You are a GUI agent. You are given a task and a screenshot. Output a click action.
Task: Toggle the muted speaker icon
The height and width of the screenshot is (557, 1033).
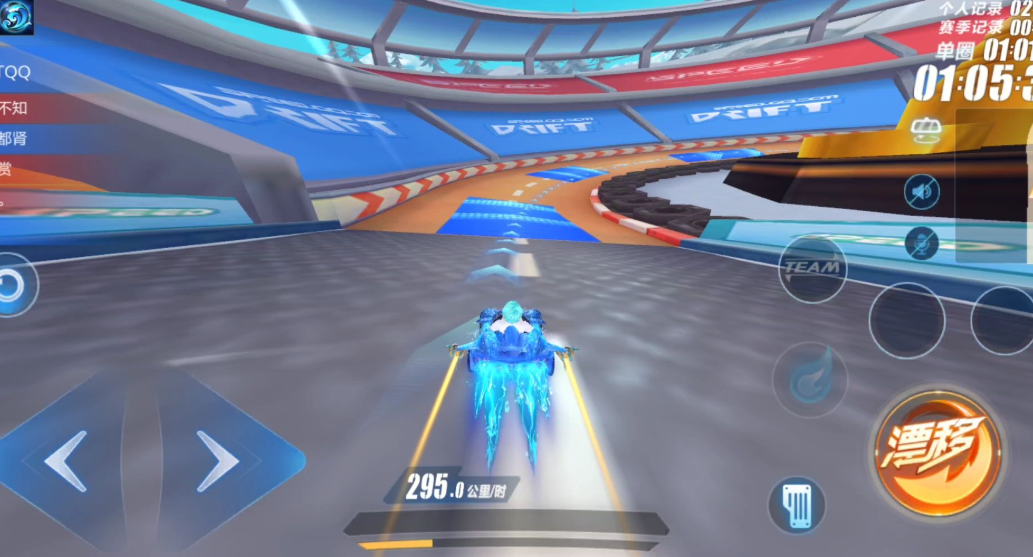[921, 191]
